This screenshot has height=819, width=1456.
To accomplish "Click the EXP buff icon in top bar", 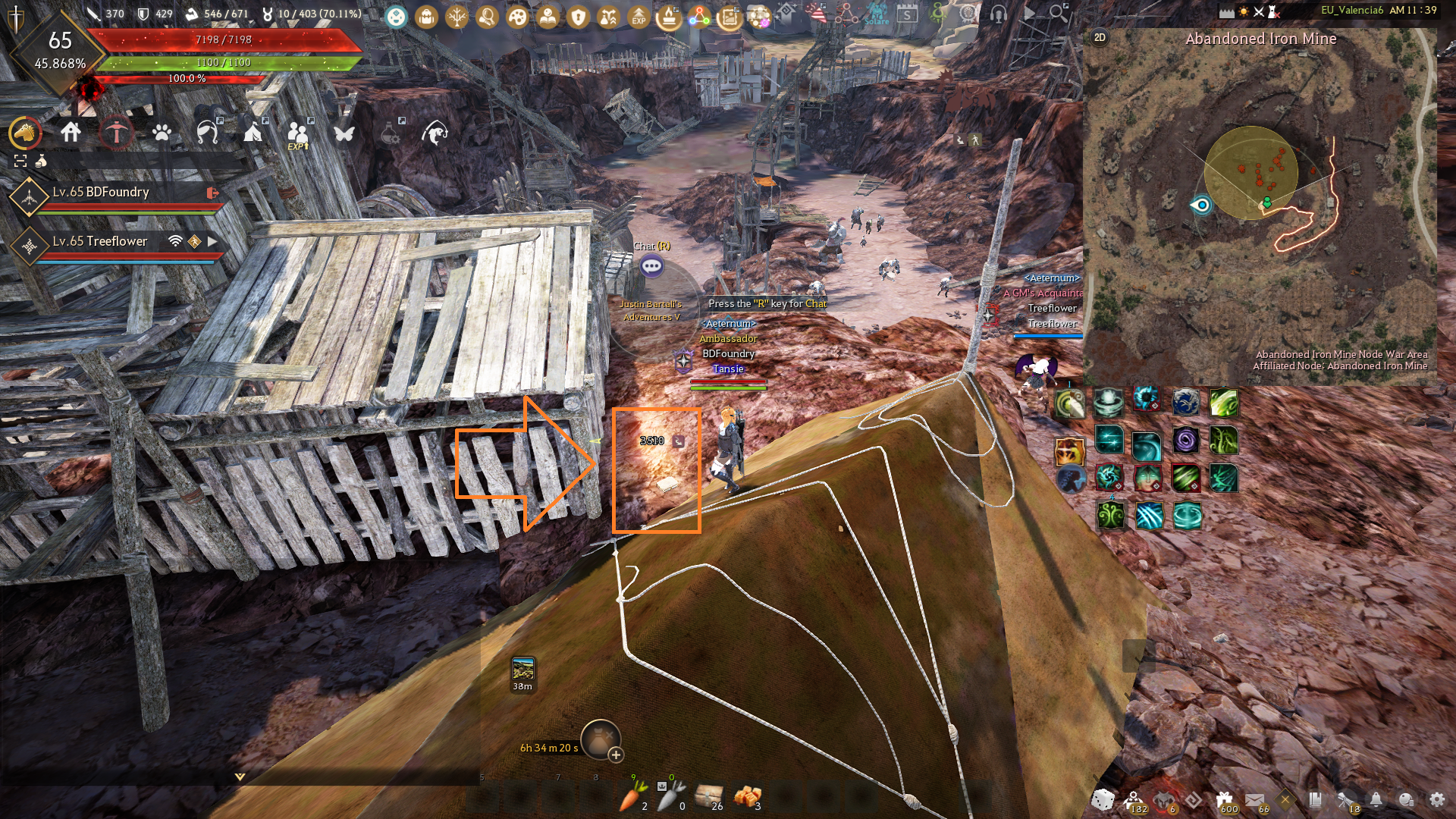I will [639, 16].
